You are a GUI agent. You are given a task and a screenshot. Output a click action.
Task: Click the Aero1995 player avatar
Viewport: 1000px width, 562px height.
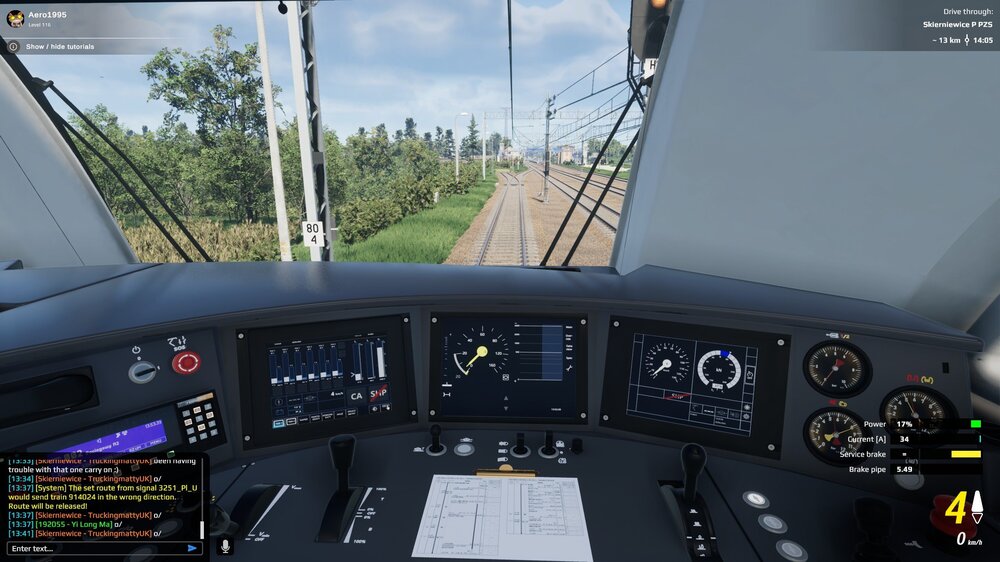pyautogui.click(x=16, y=17)
